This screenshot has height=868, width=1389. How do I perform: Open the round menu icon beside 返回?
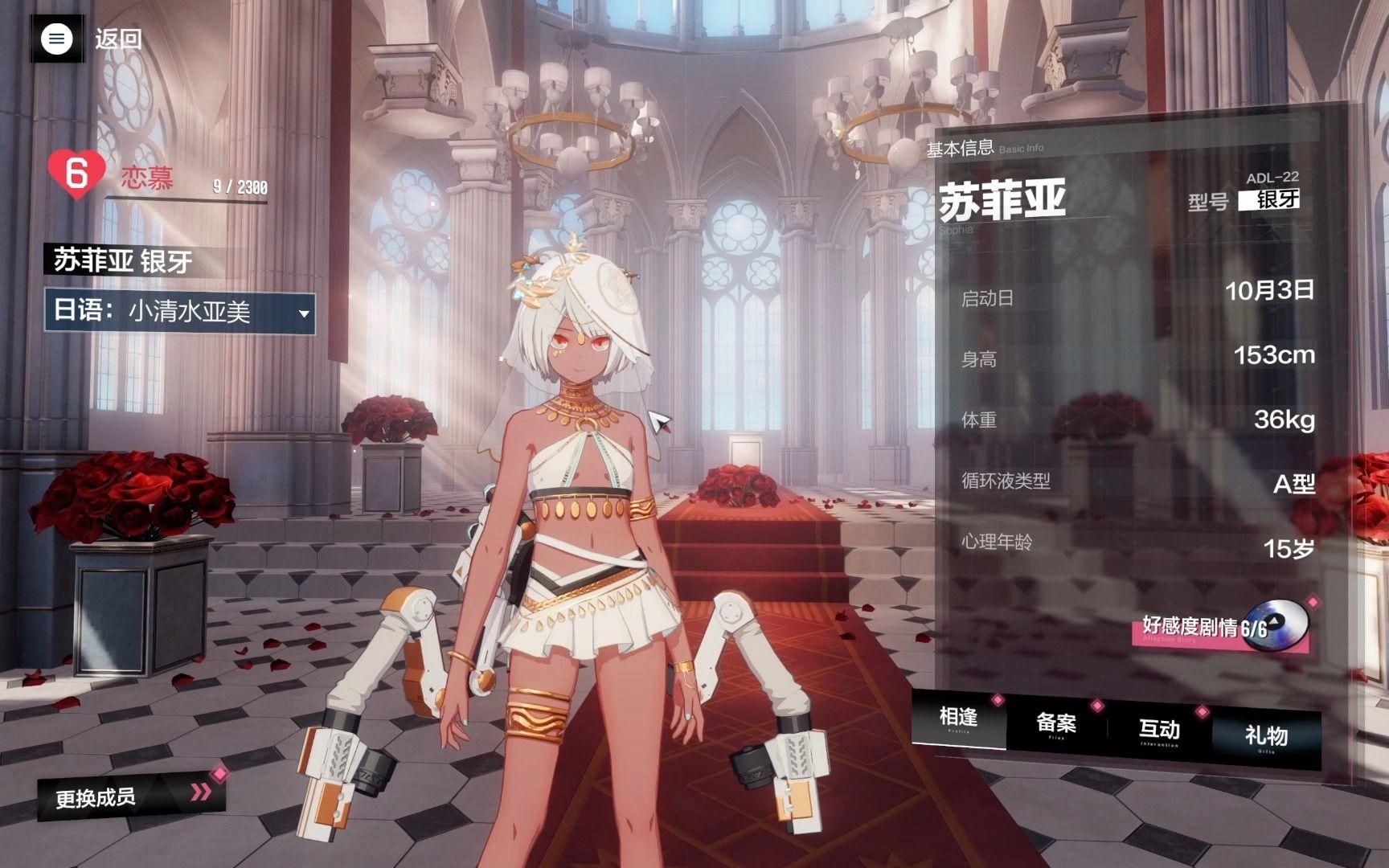click(56, 39)
